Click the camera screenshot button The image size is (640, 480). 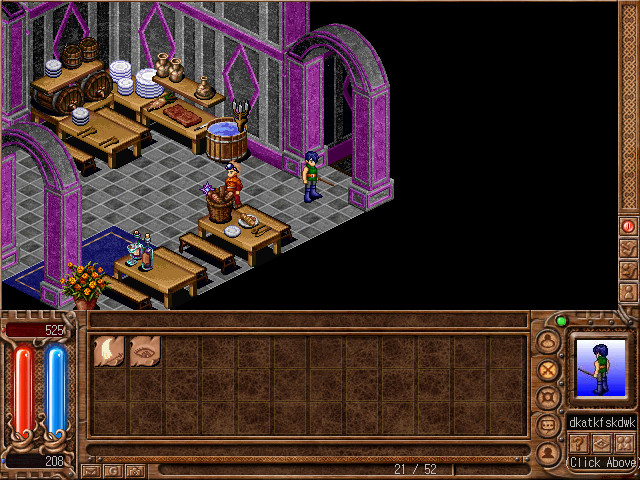coord(136,469)
